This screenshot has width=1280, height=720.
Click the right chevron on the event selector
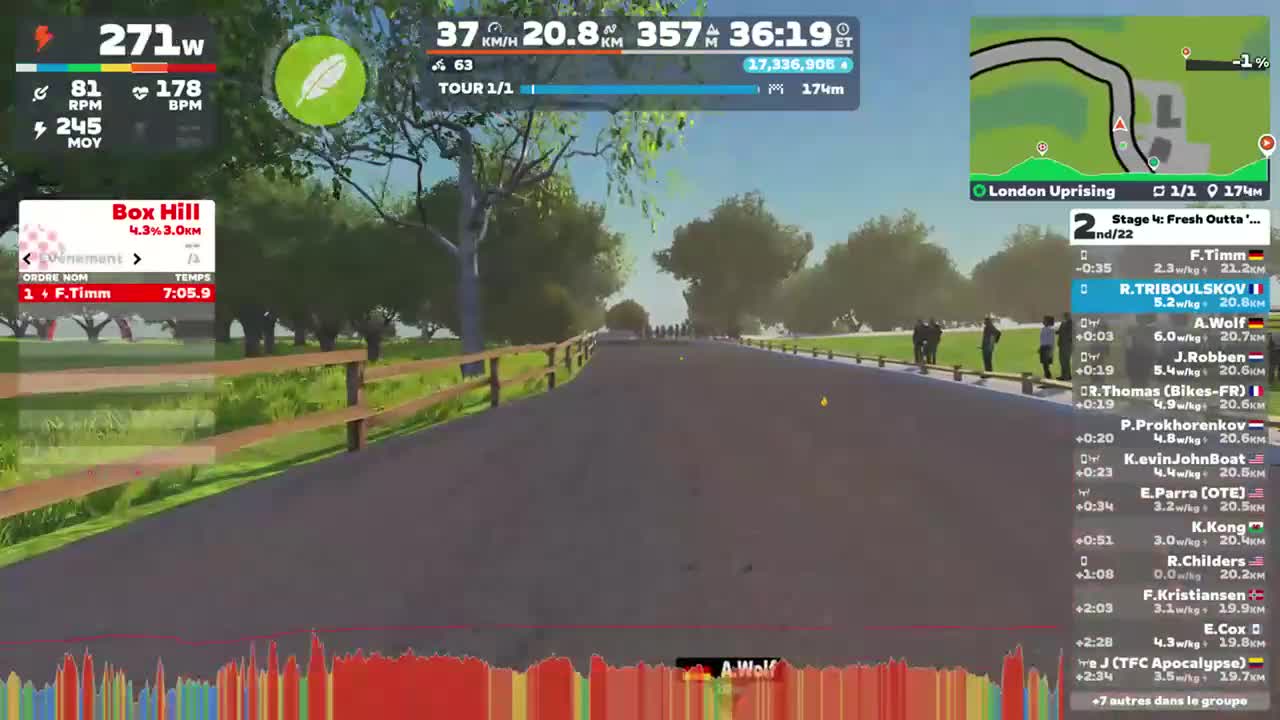[138, 258]
